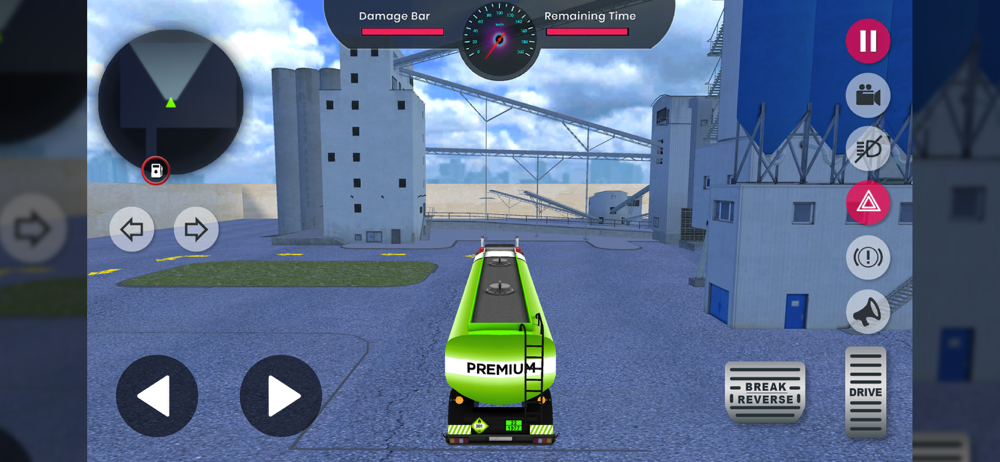Image resolution: width=1000 pixels, height=462 pixels.
Task: Engage the parking brake button
Action: tap(867, 258)
